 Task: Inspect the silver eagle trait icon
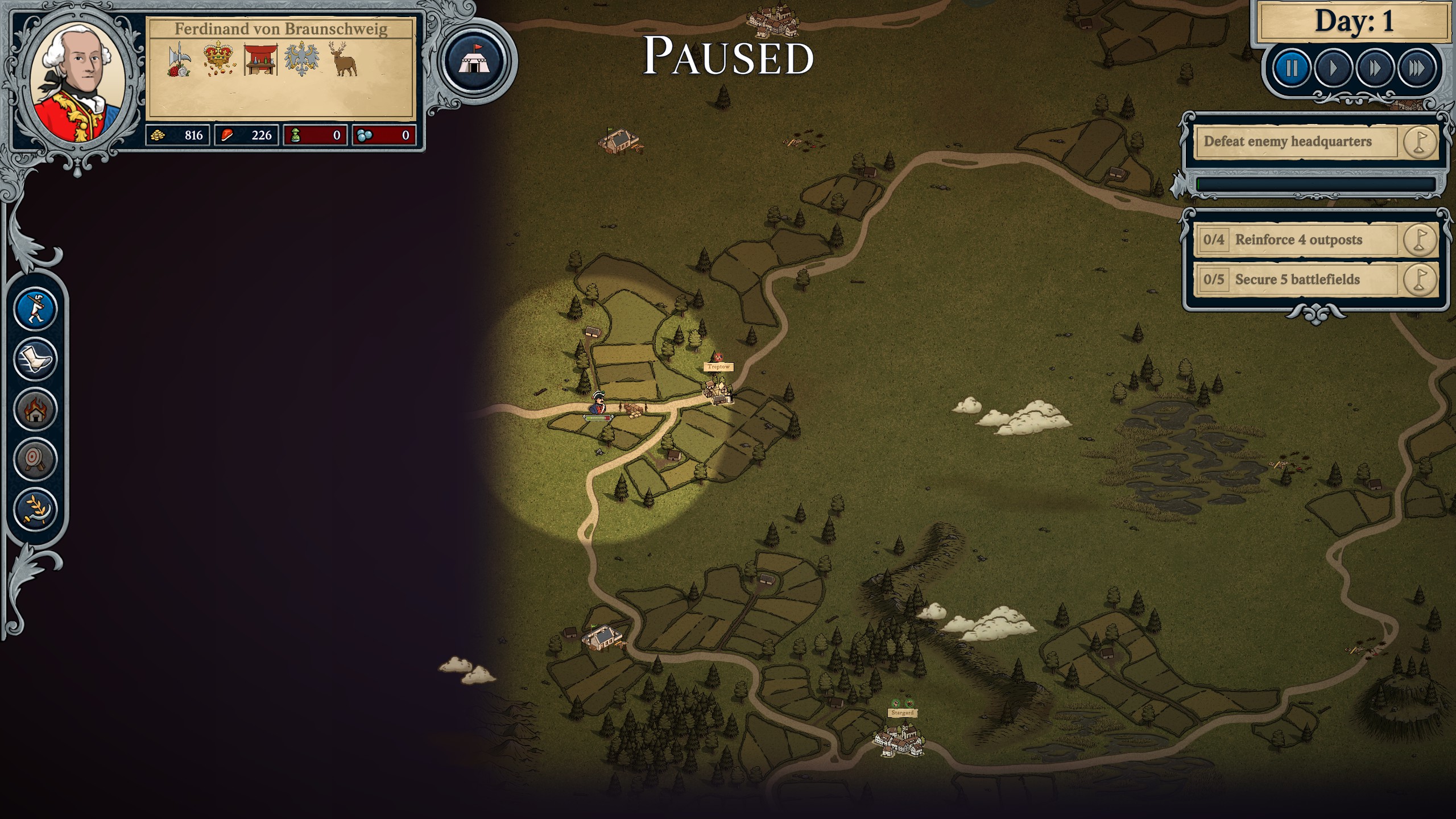[301, 60]
